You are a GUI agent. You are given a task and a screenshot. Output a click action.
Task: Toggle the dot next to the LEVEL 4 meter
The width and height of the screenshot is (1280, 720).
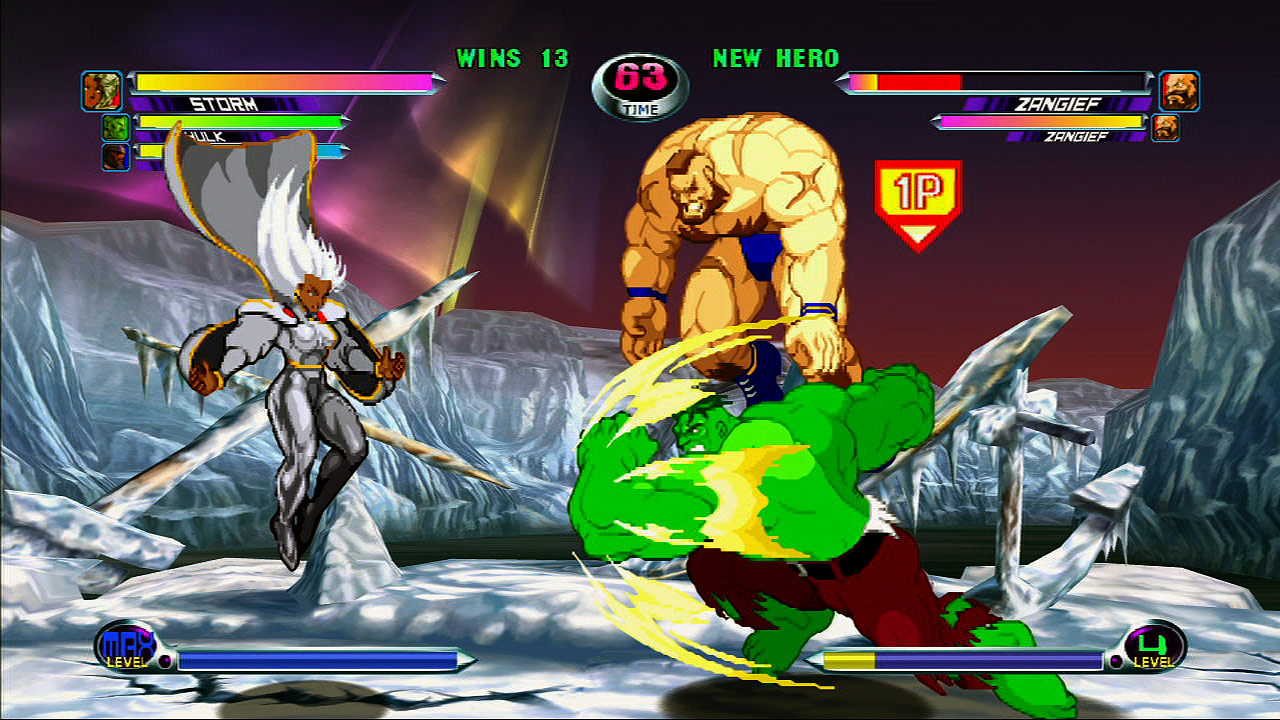[1116, 661]
